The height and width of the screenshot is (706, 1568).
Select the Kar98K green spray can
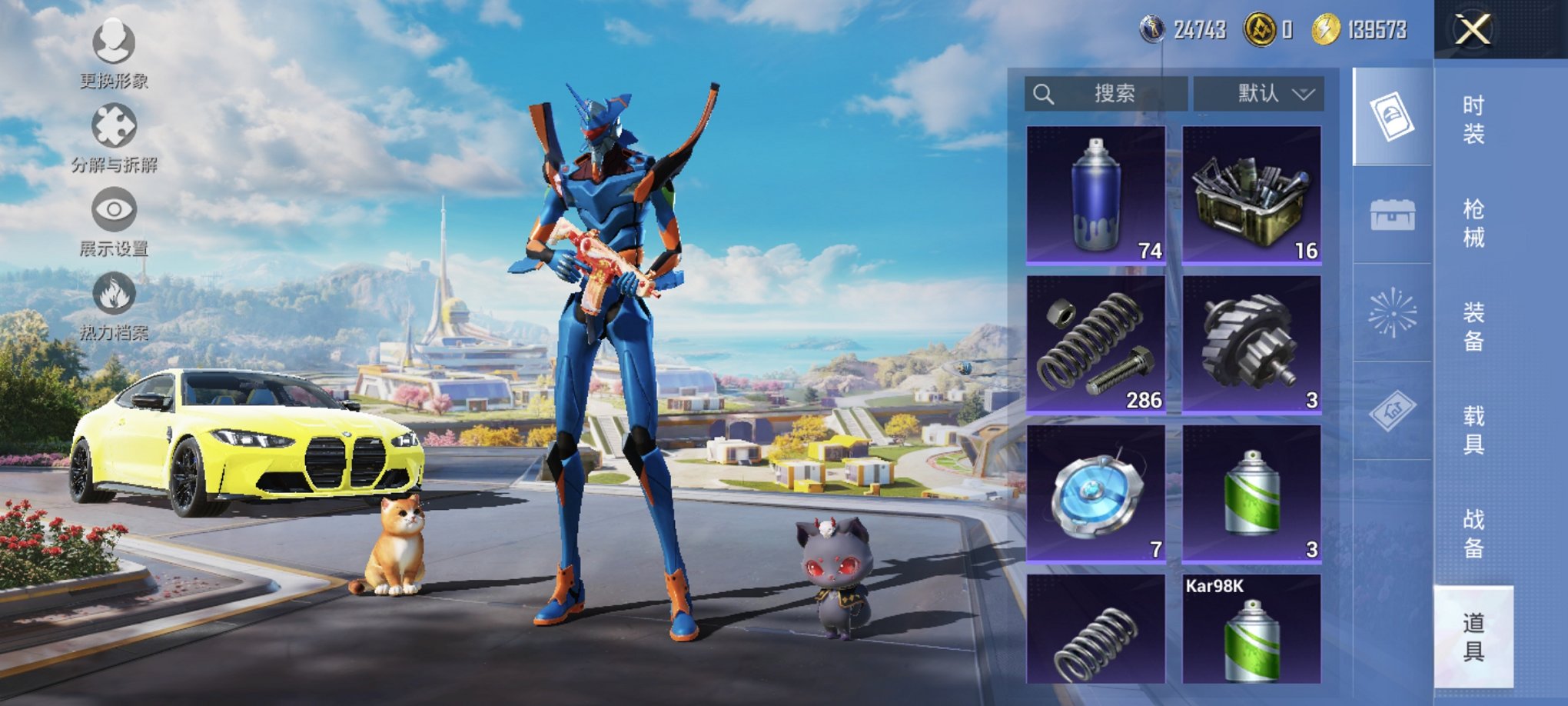pyautogui.click(x=1251, y=631)
